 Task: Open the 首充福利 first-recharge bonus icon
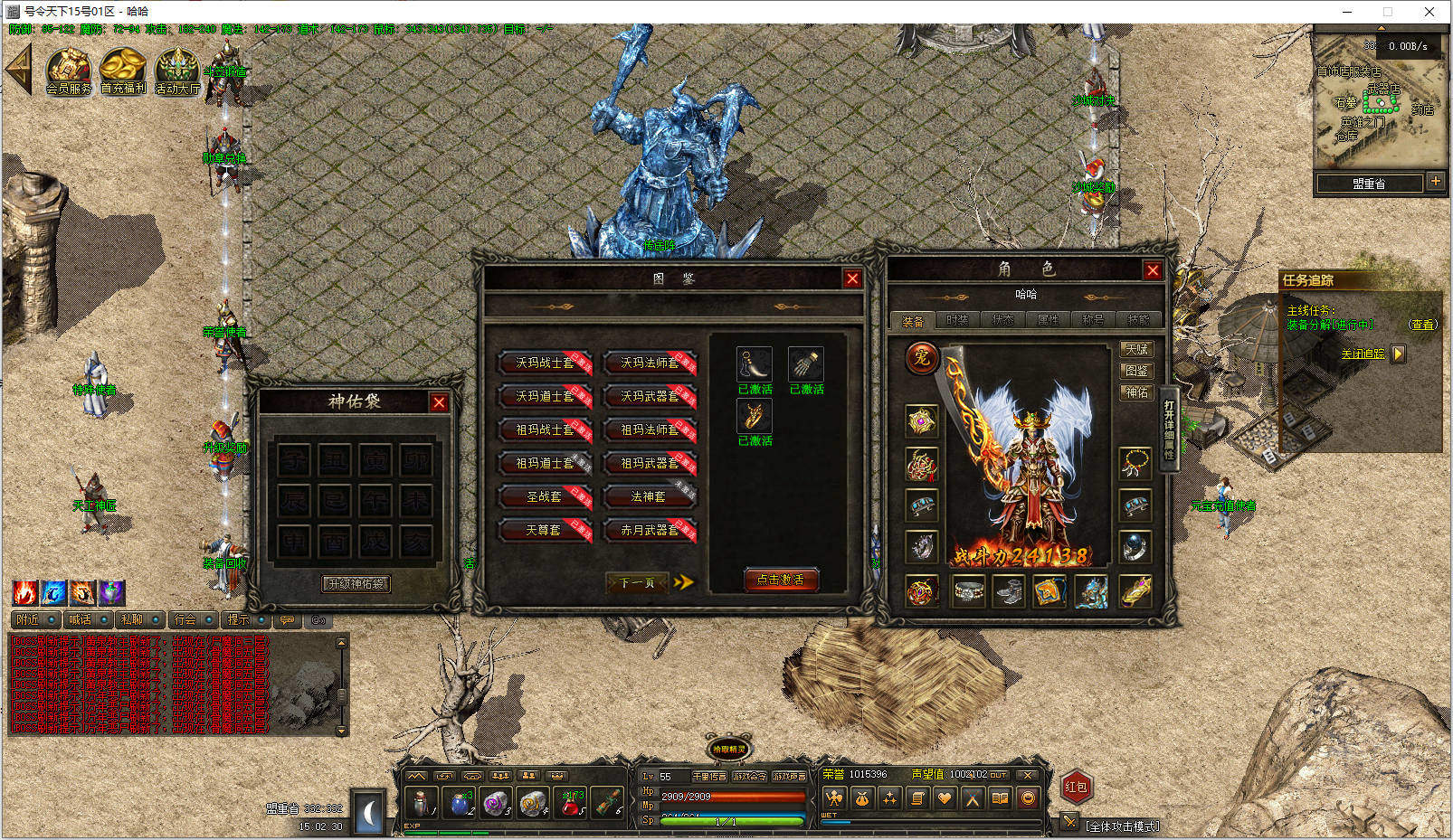click(x=123, y=71)
